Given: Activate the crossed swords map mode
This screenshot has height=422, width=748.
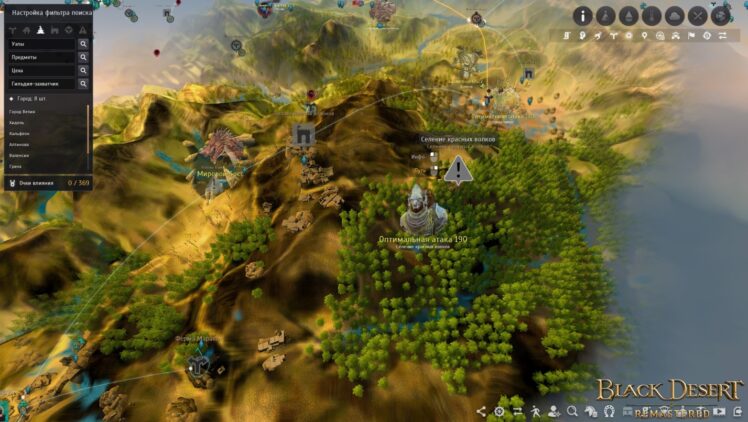Looking at the screenshot, I should tap(697, 16).
